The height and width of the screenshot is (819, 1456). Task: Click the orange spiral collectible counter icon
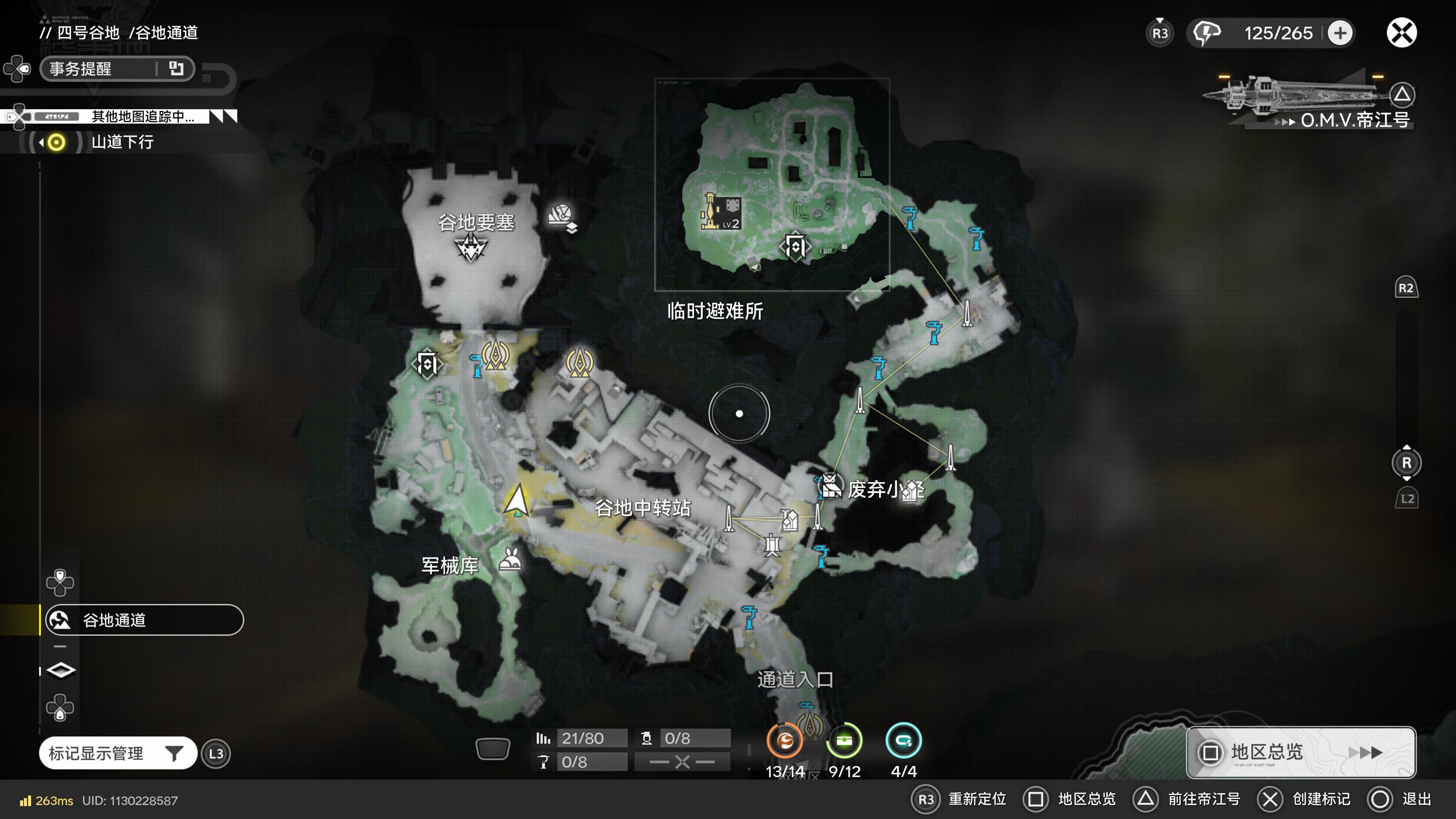tap(784, 741)
